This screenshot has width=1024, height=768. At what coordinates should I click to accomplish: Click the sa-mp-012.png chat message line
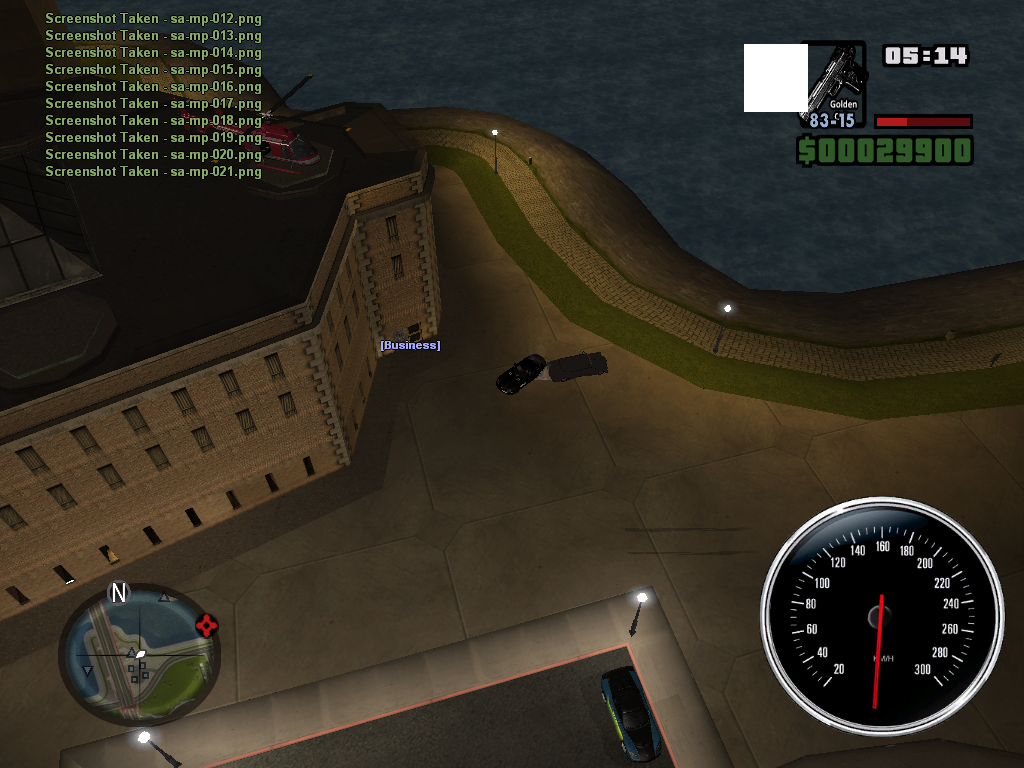(x=153, y=19)
